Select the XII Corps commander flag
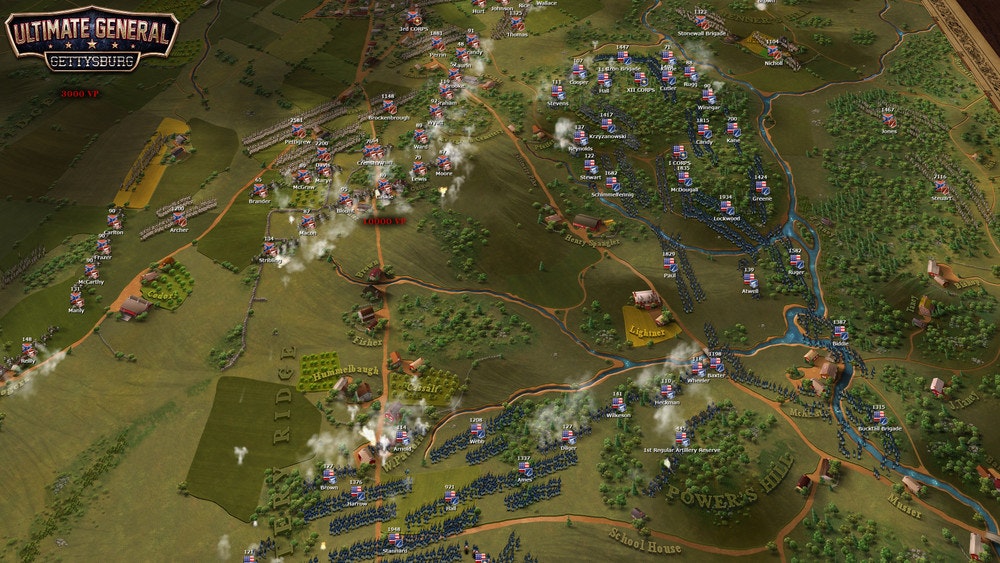 (x=638, y=78)
